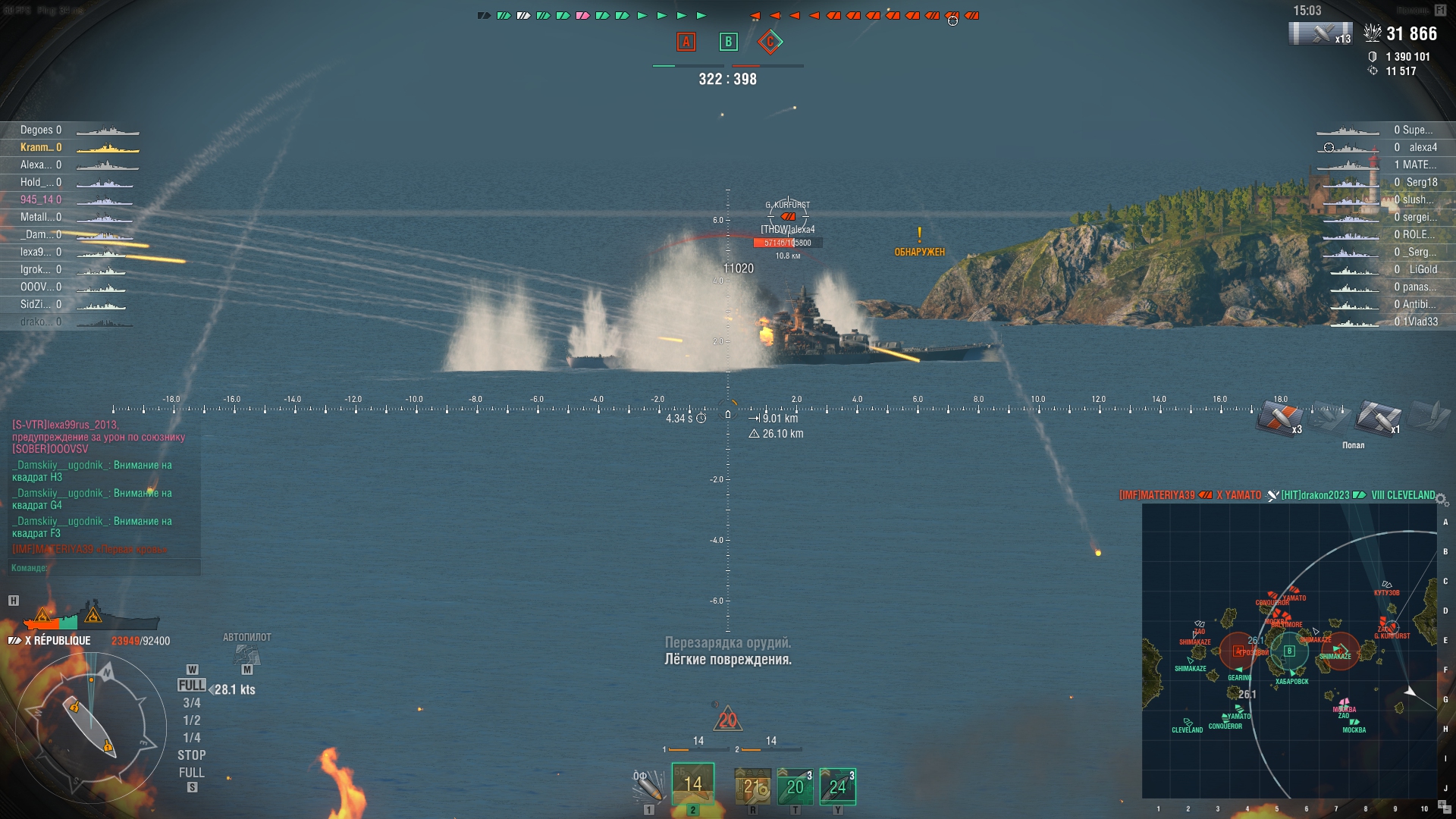The width and height of the screenshot is (1456, 819).
Task: Shrink the minimap with the minus button
Action: 1448,811
